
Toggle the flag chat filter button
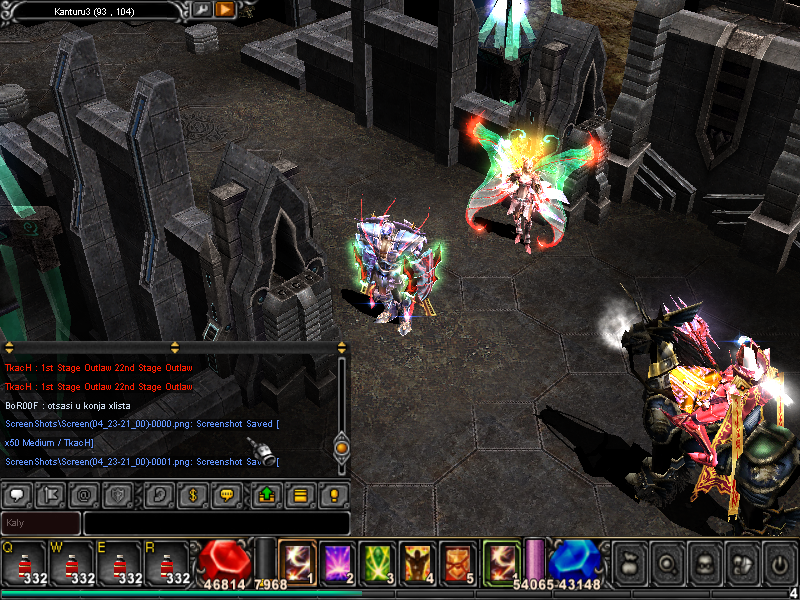pyautogui.click(x=51, y=494)
